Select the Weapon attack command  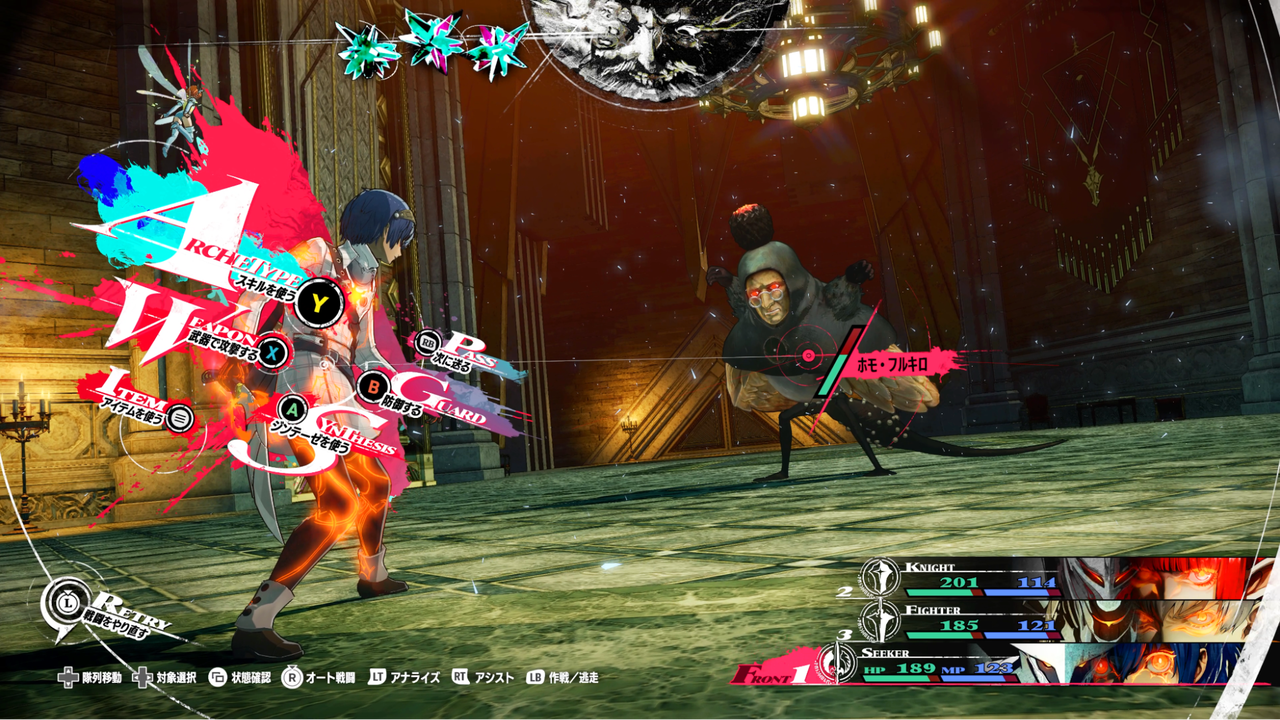coord(274,352)
